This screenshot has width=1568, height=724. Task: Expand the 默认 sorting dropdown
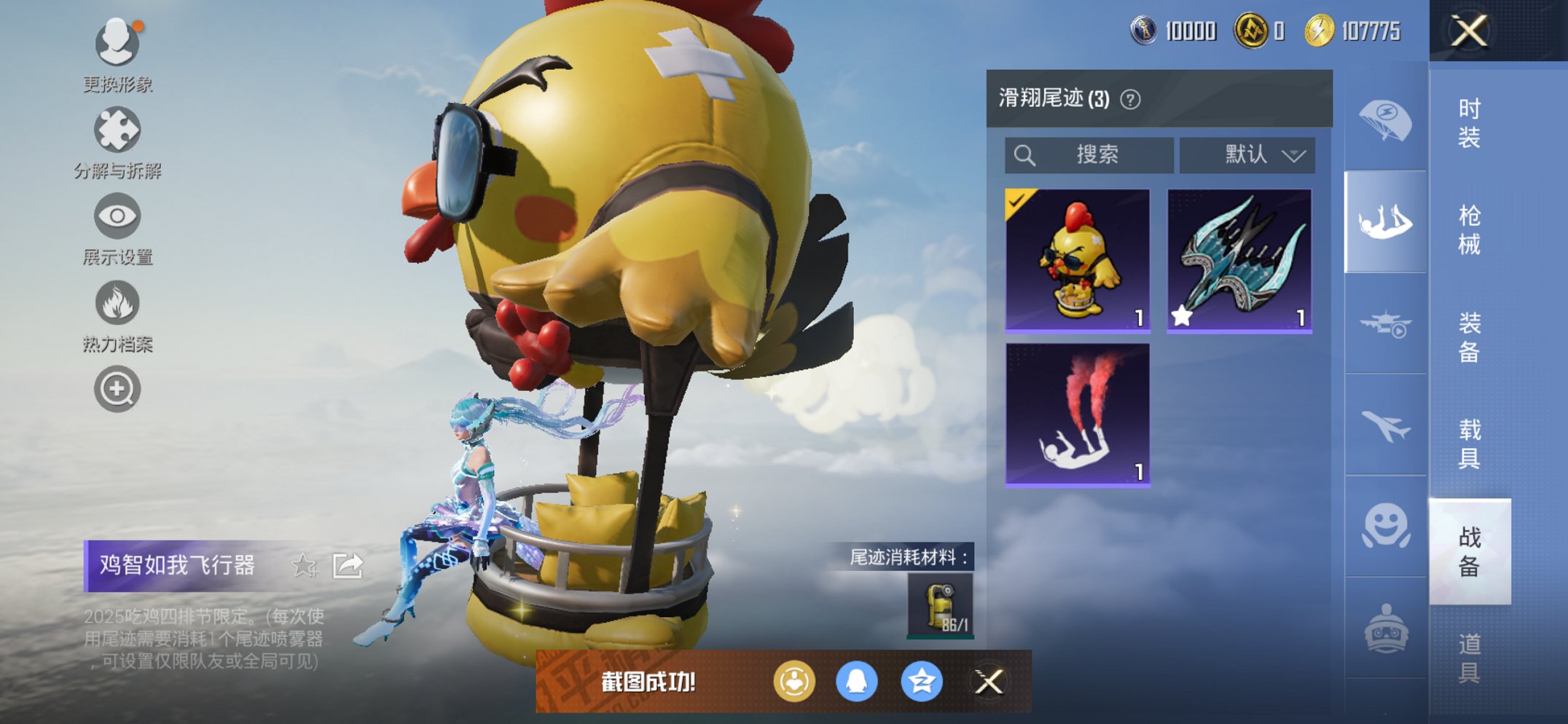coord(1247,154)
